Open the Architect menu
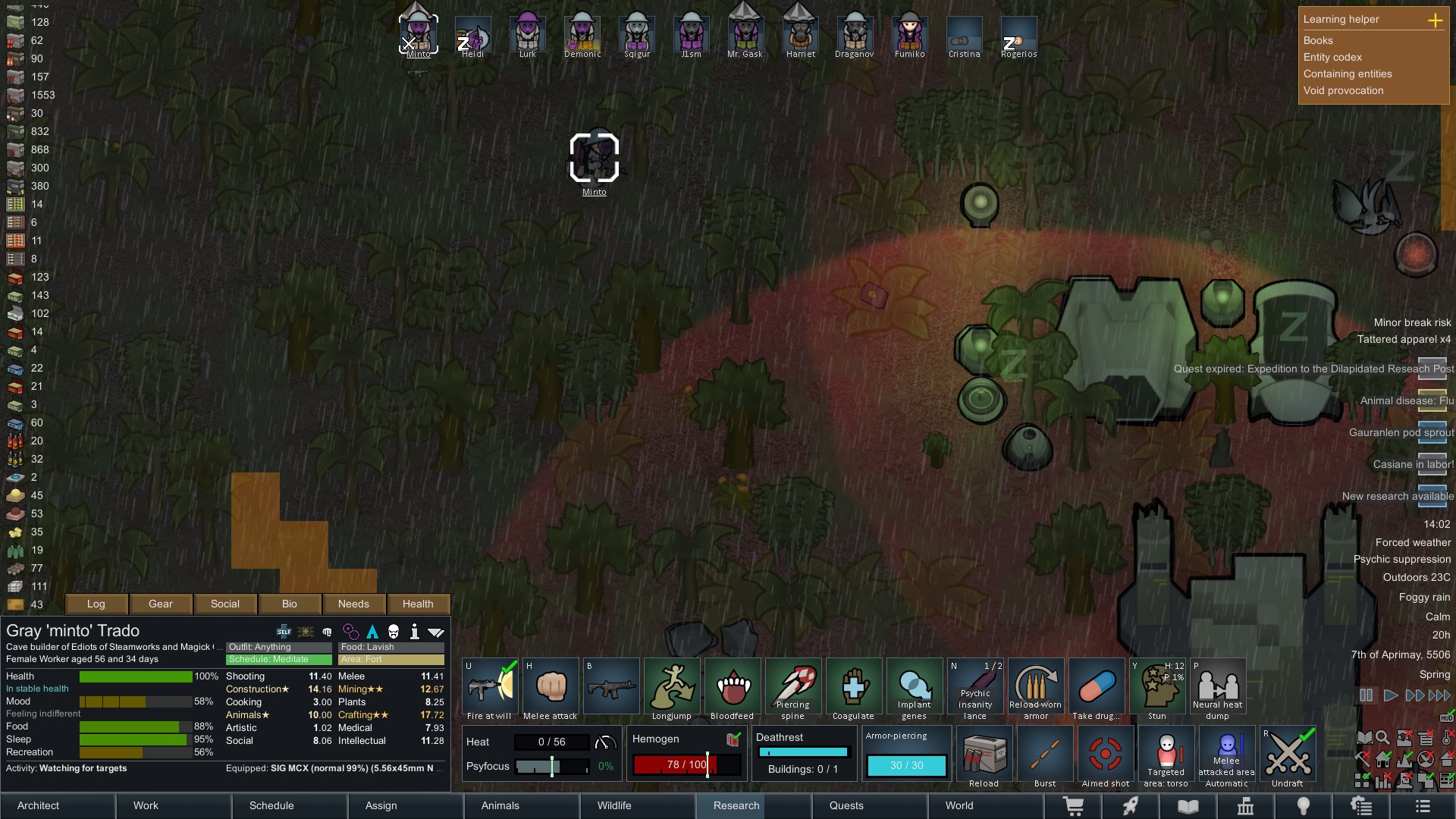The image size is (1456, 819). click(x=39, y=805)
